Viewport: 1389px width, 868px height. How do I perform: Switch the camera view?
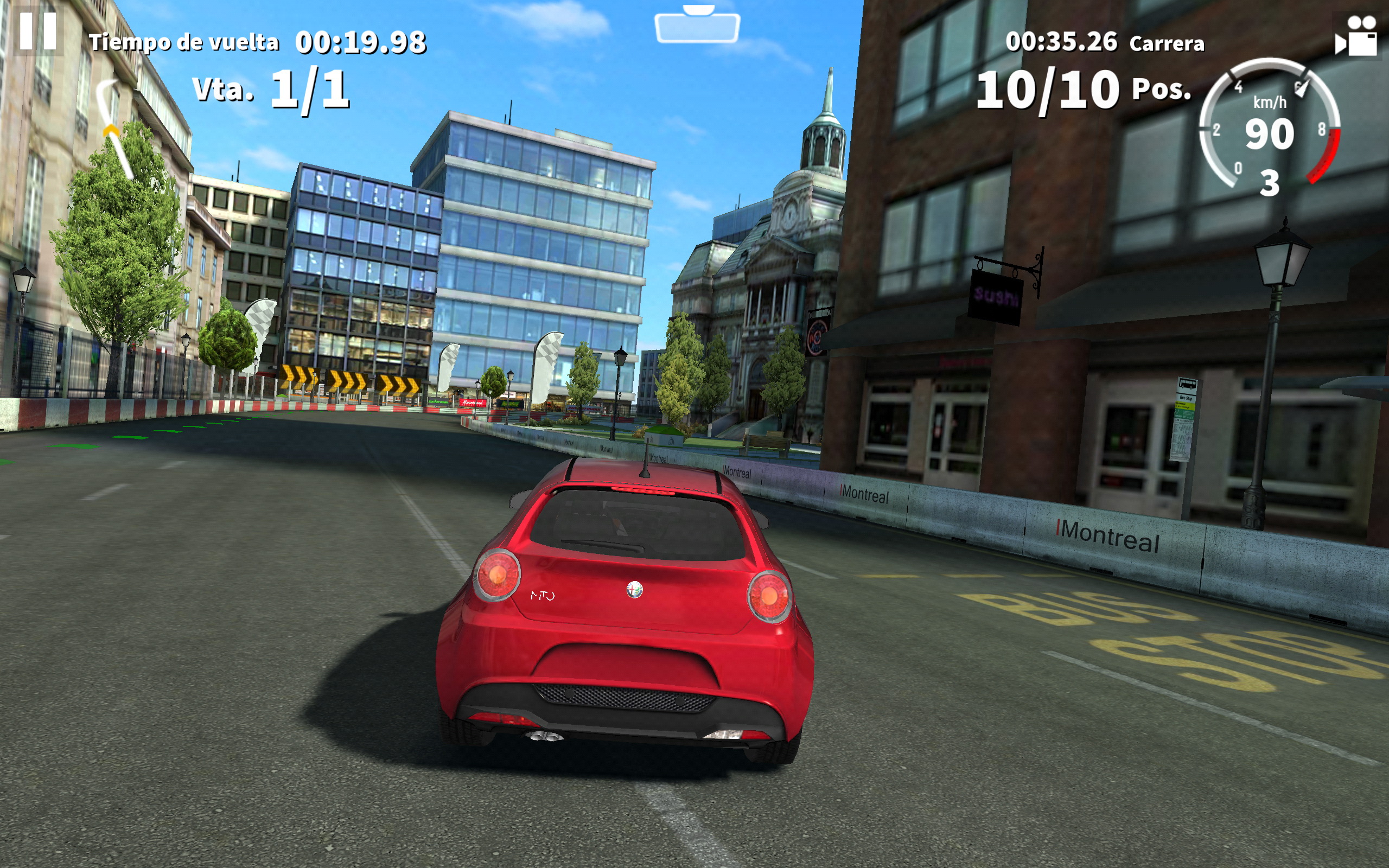pos(1357,36)
